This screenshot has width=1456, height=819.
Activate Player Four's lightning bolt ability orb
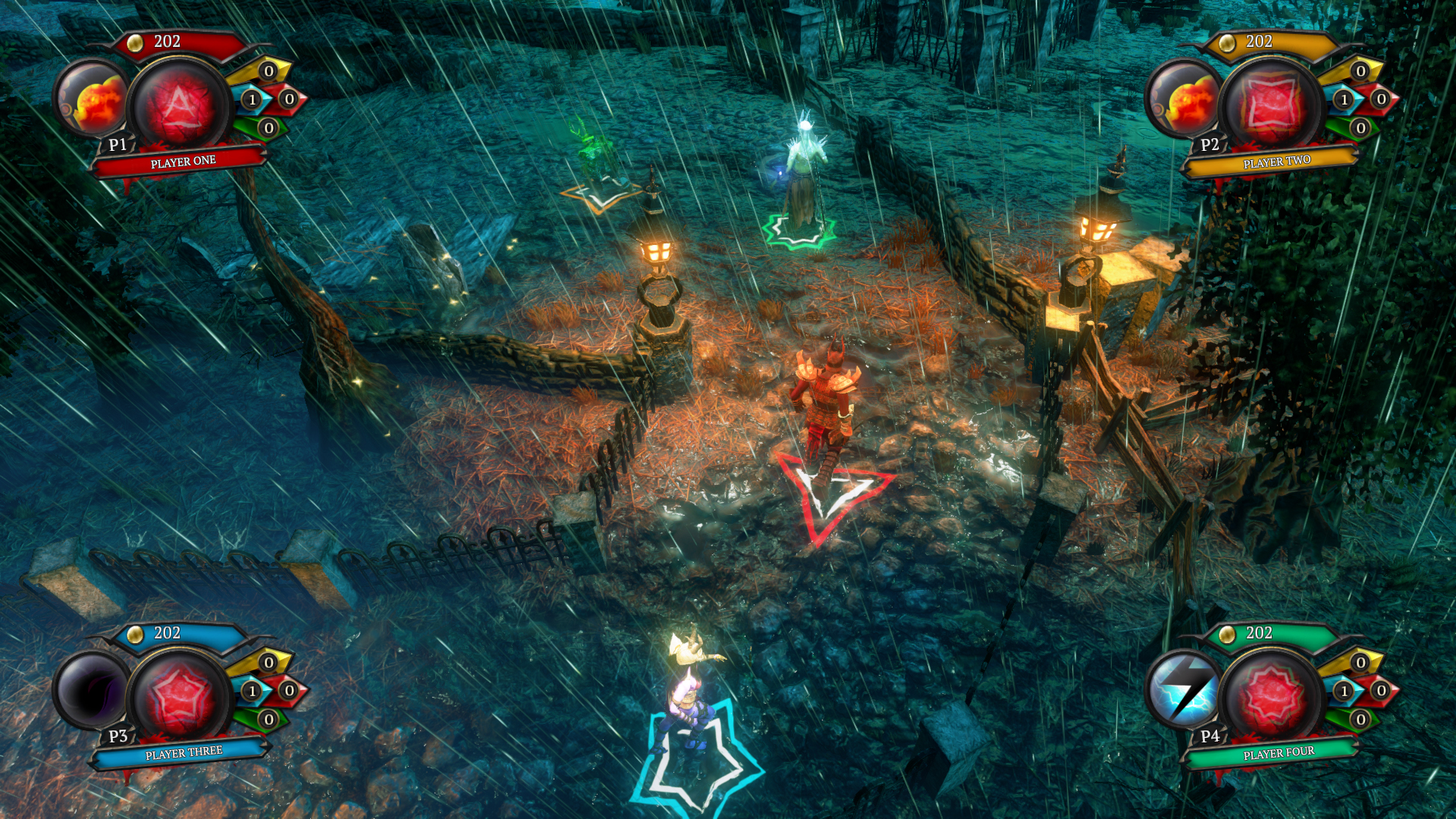click(1184, 691)
